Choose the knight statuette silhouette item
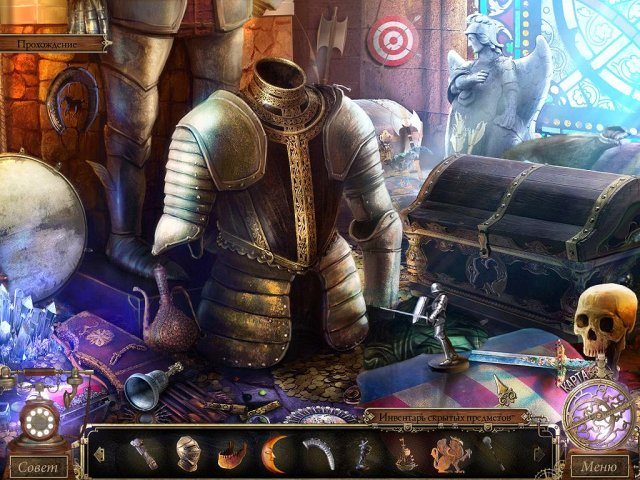This screenshot has height=480, width=640. pyautogui.click(x=360, y=453)
